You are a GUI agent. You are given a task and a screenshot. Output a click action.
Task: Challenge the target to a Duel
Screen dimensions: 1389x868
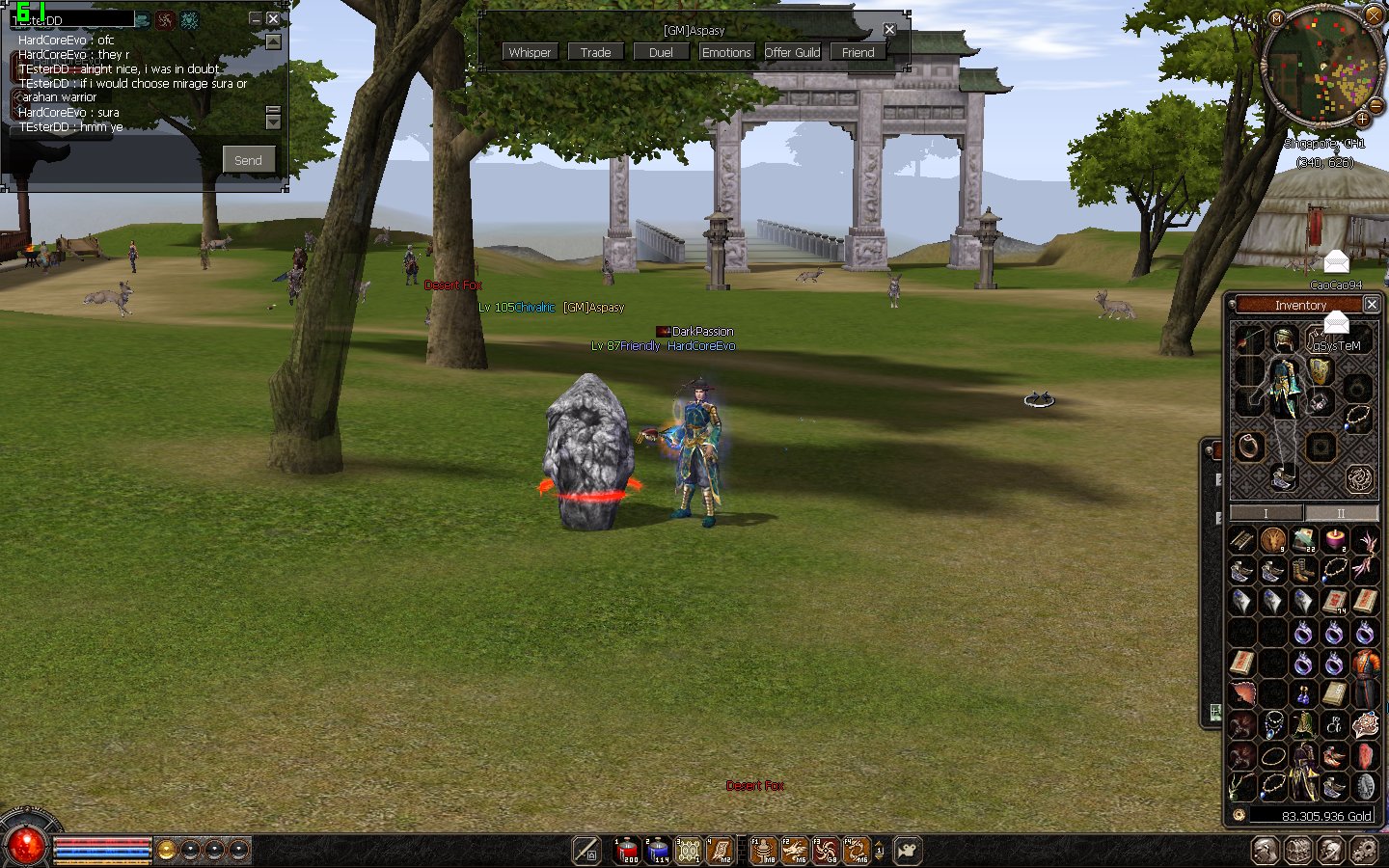(661, 52)
